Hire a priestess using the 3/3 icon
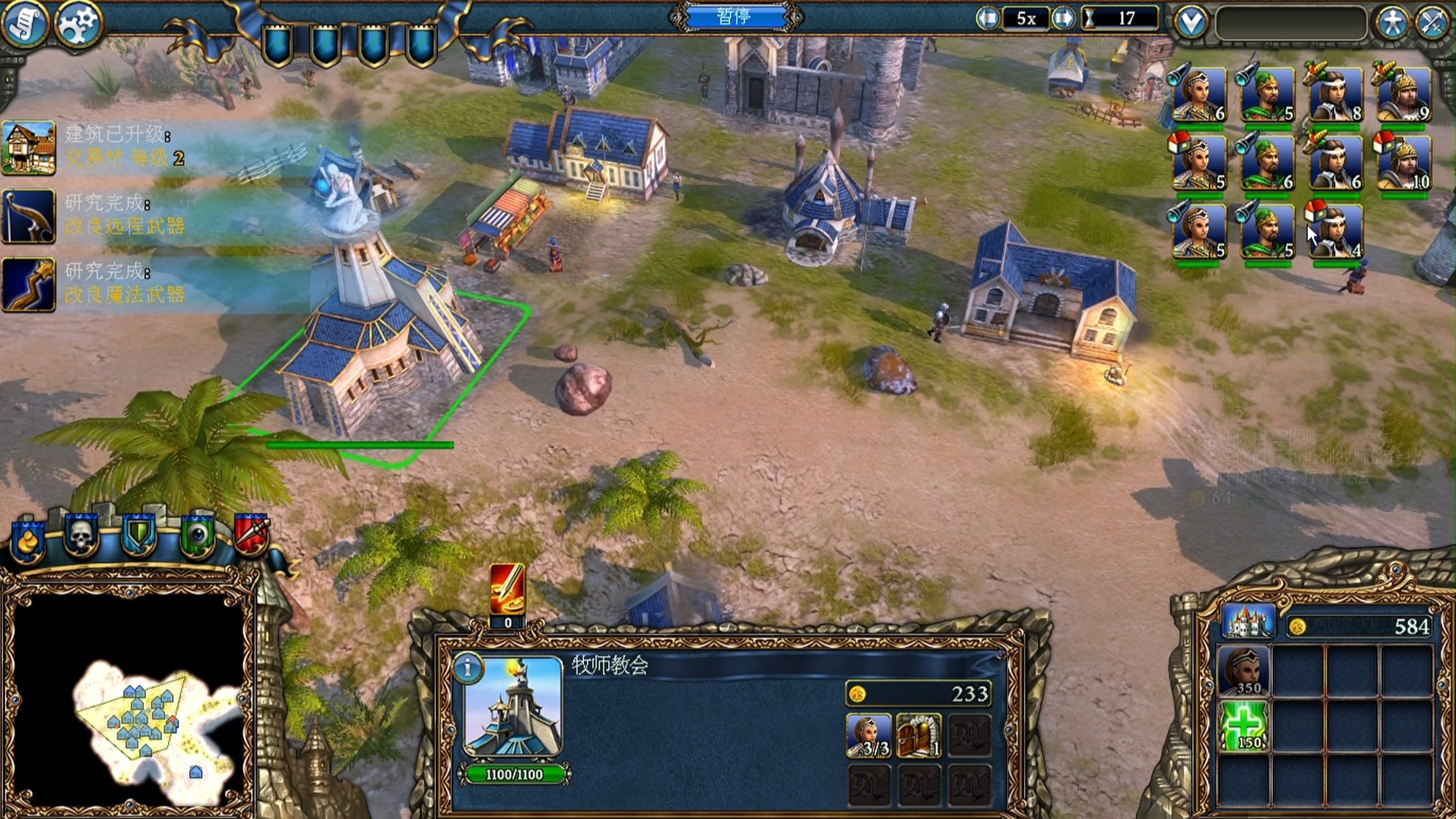 [868, 735]
